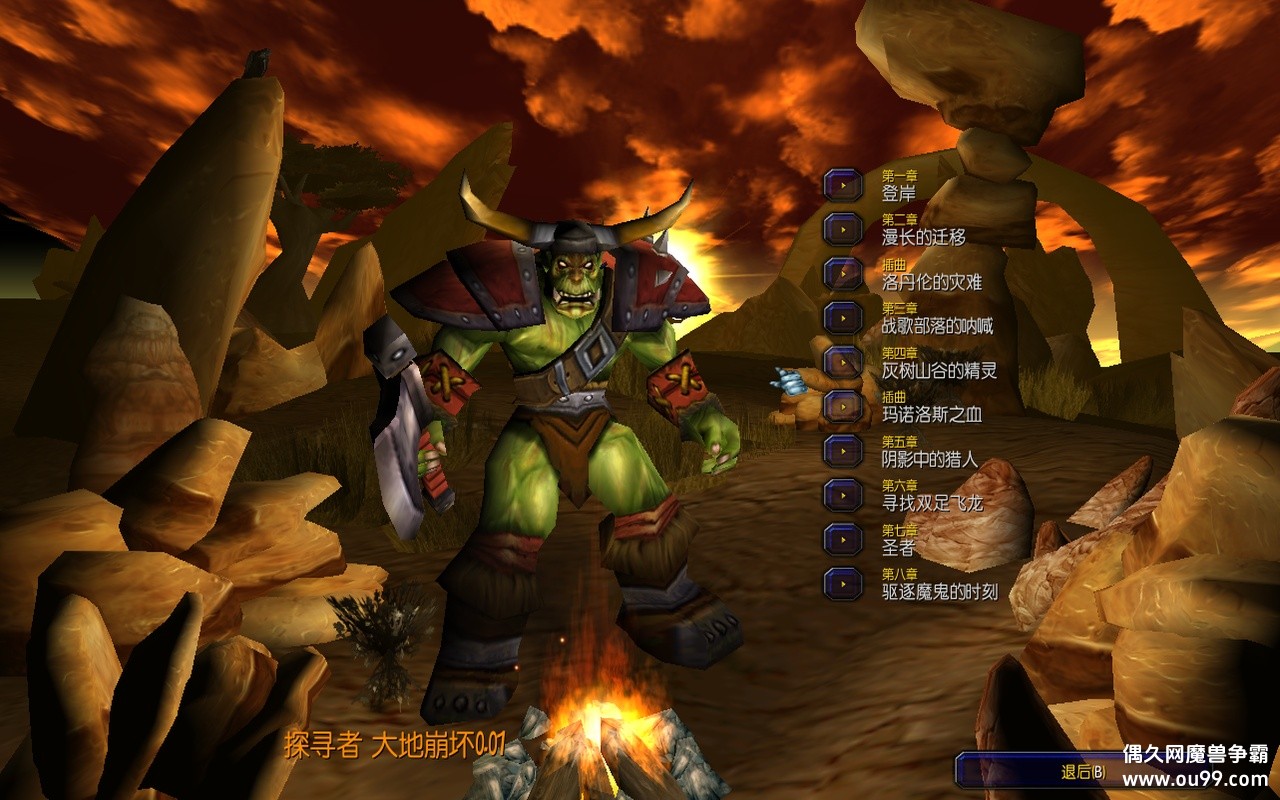
Task: Select chapter five 阴影中的猎人
Action: [843, 450]
